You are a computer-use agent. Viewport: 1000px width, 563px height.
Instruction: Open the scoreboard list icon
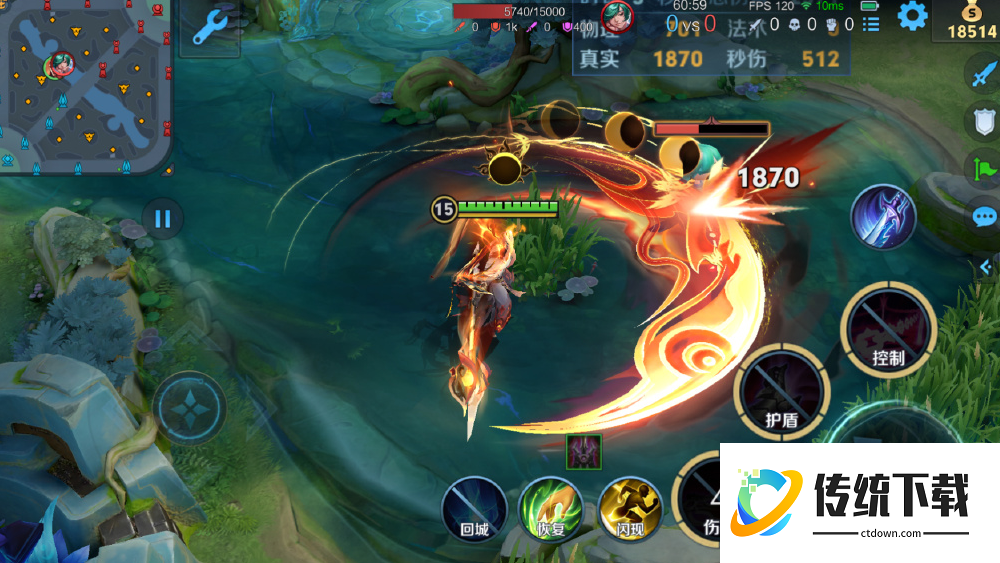[870, 24]
